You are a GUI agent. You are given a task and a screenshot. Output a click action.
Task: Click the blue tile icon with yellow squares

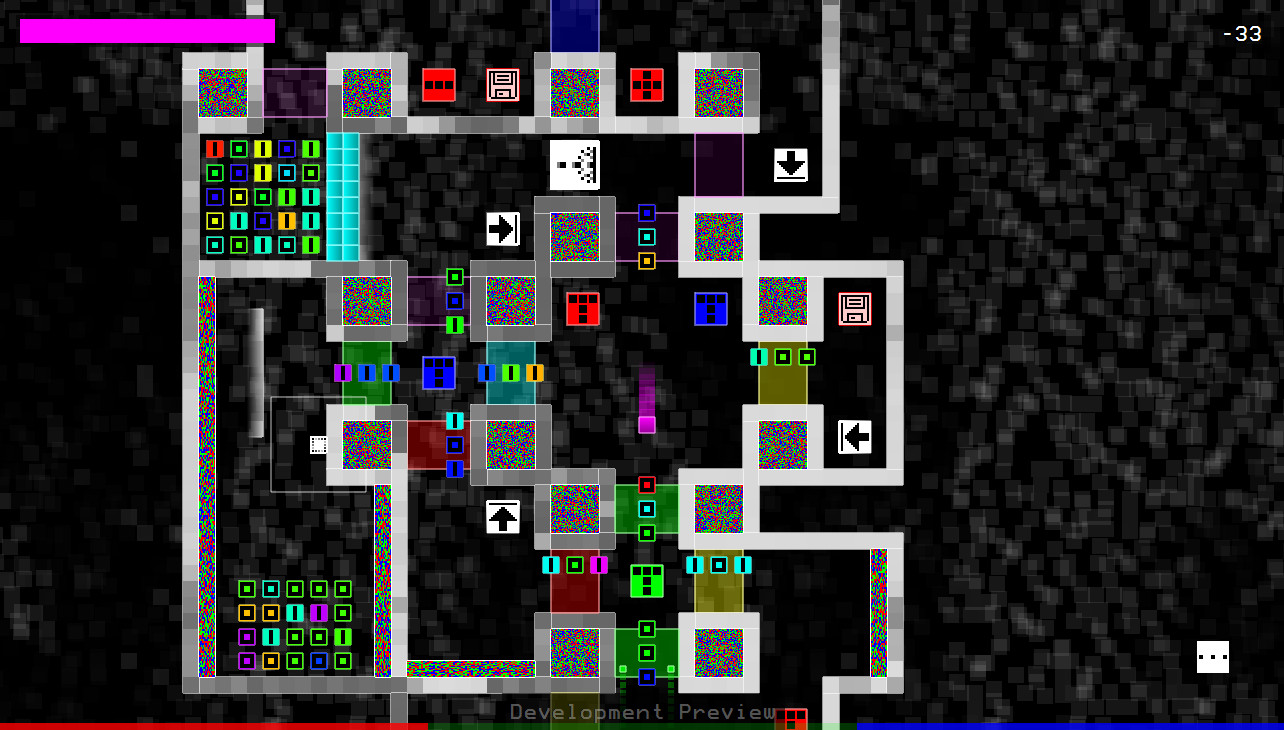pyautogui.click(x=437, y=373)
